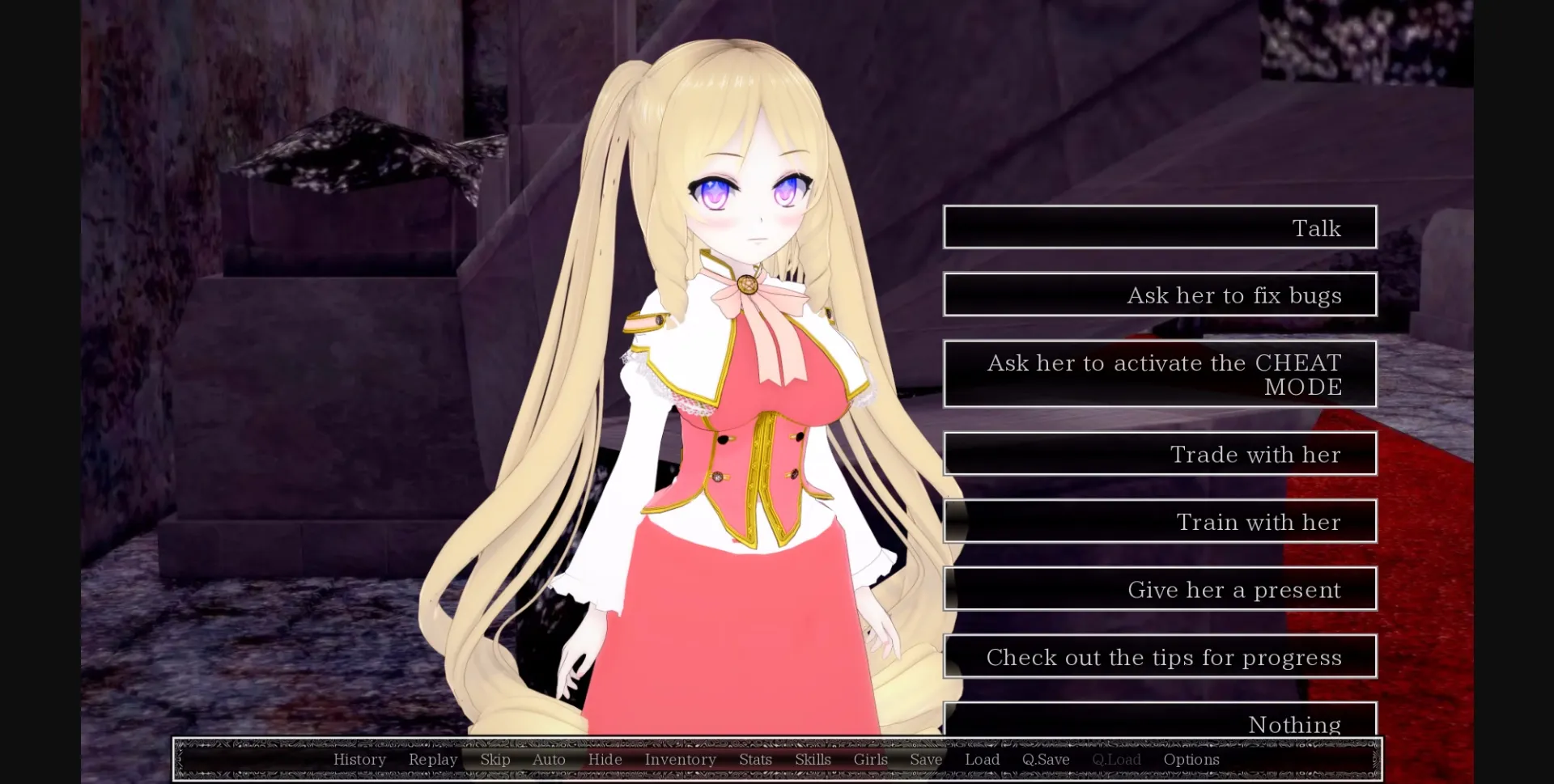This screenshot has height=784, width=1554.
Task: Choose 'Trade with her'
Action: (x=1160, y=454)
